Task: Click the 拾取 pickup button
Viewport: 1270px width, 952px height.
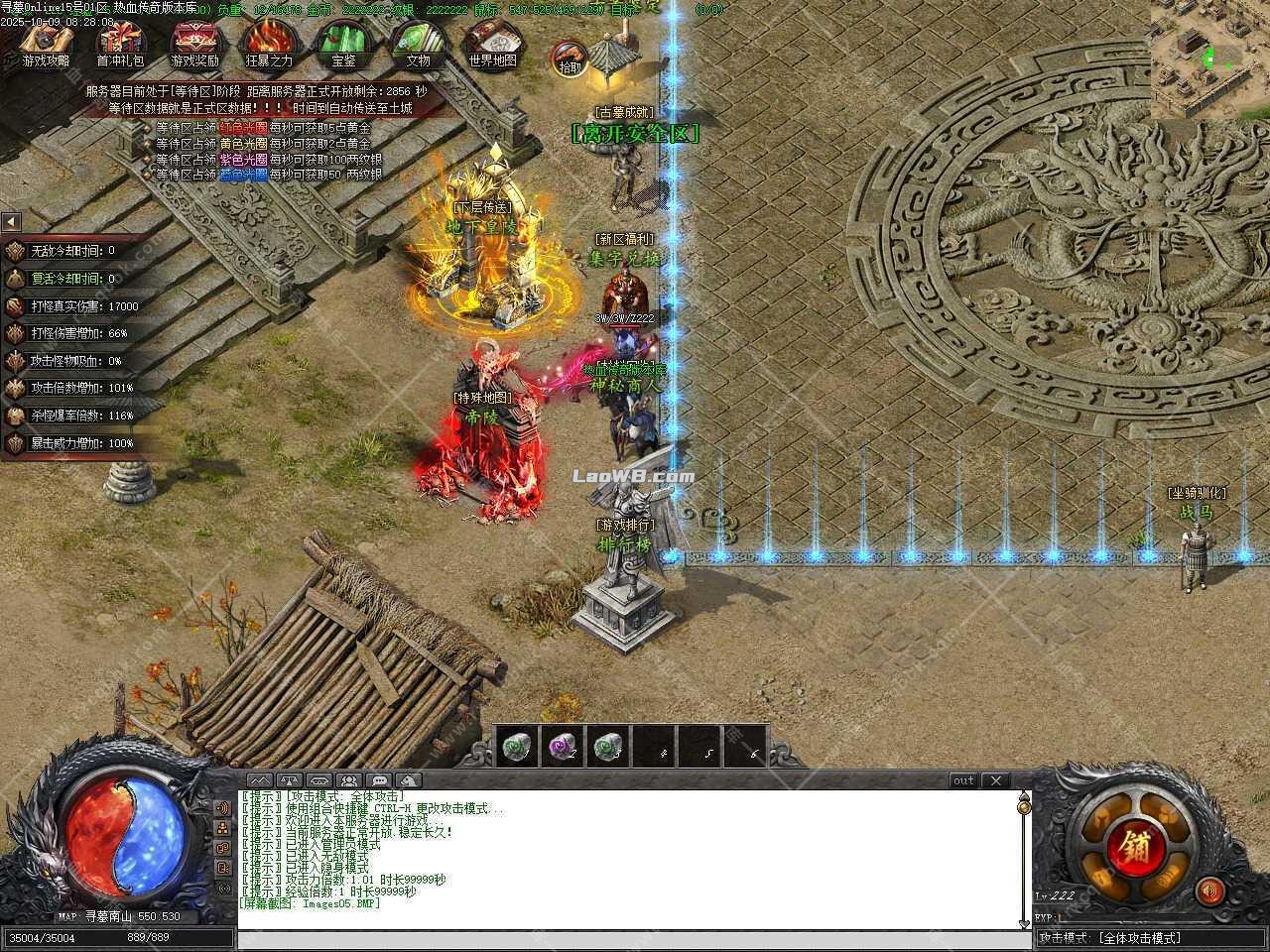Action: pos(570,59)
